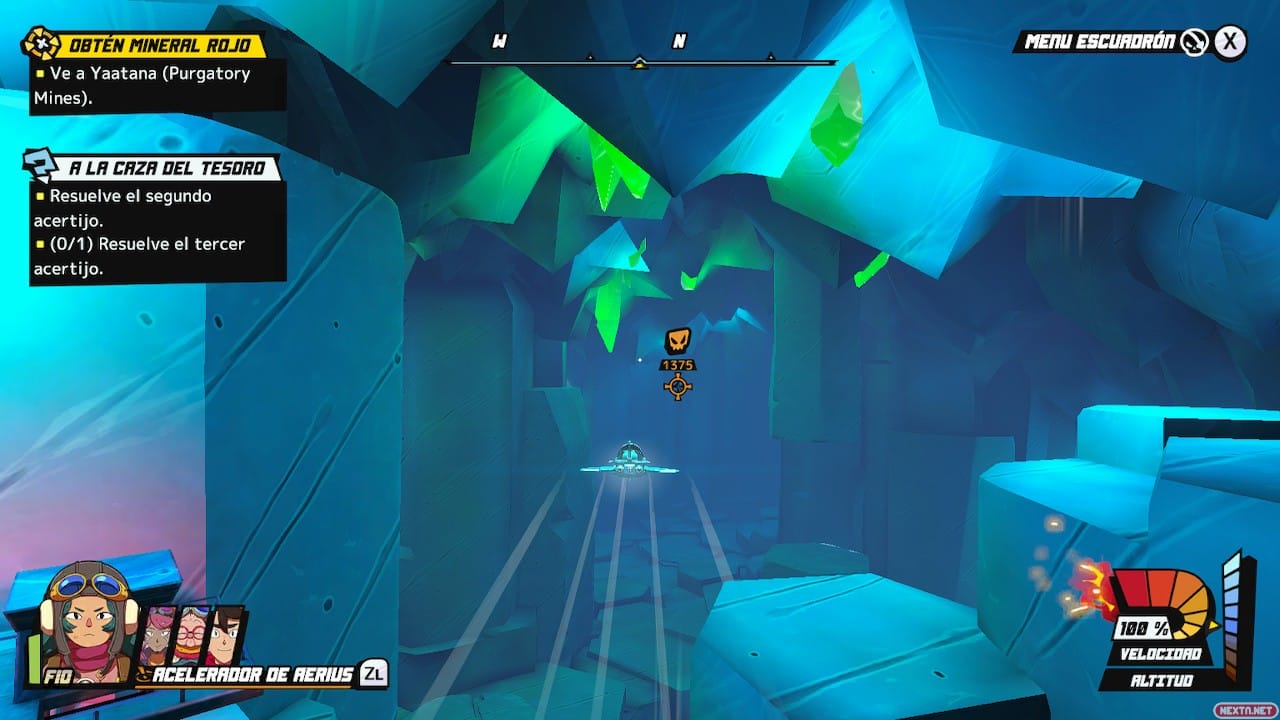The height and width of the screenshot is (720, 1280).
Task: Choose the purple-haired squad member portrait
Action: (158, 635)
